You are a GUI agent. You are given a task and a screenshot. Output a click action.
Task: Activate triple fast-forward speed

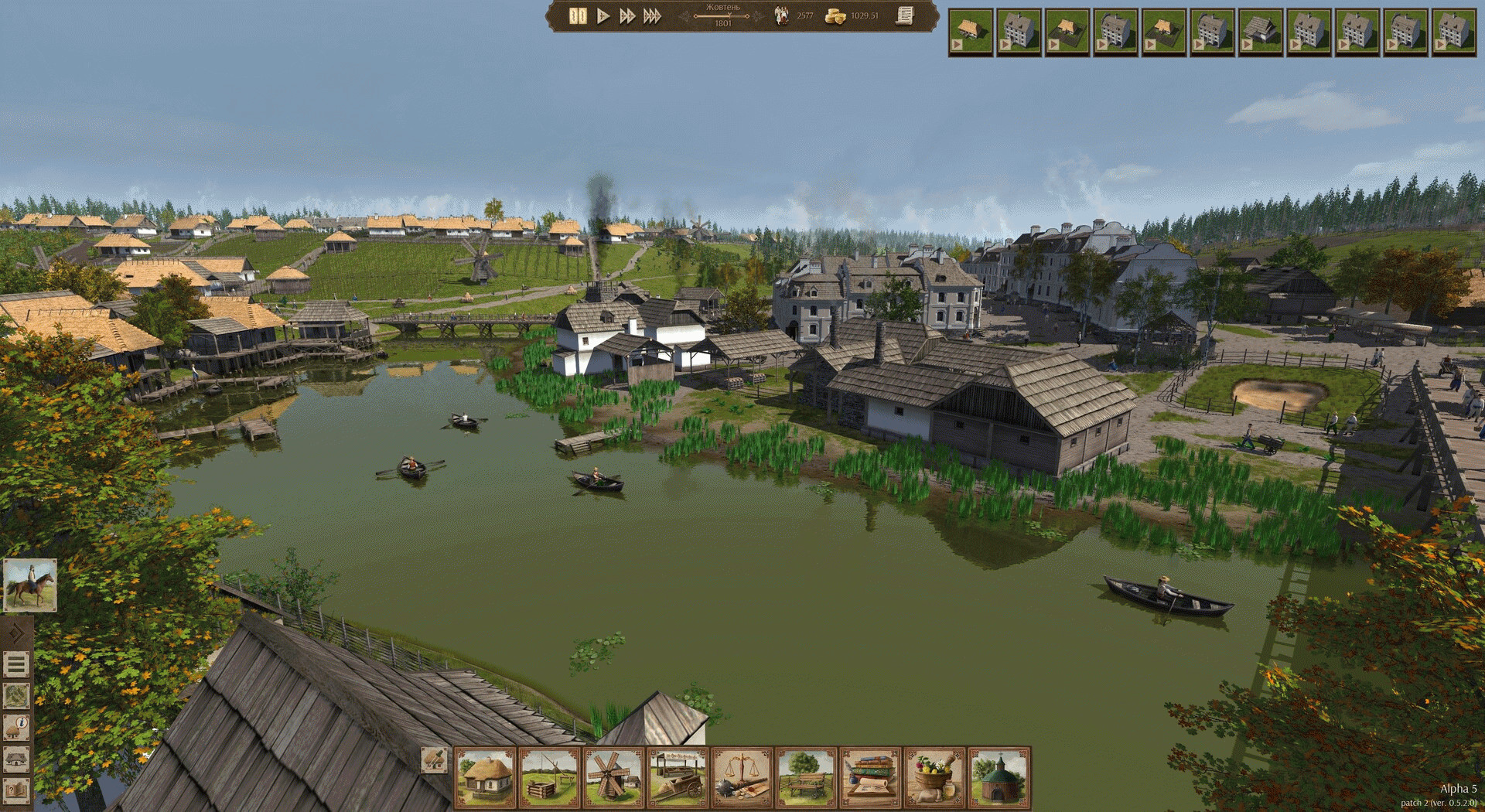(653, 15)
